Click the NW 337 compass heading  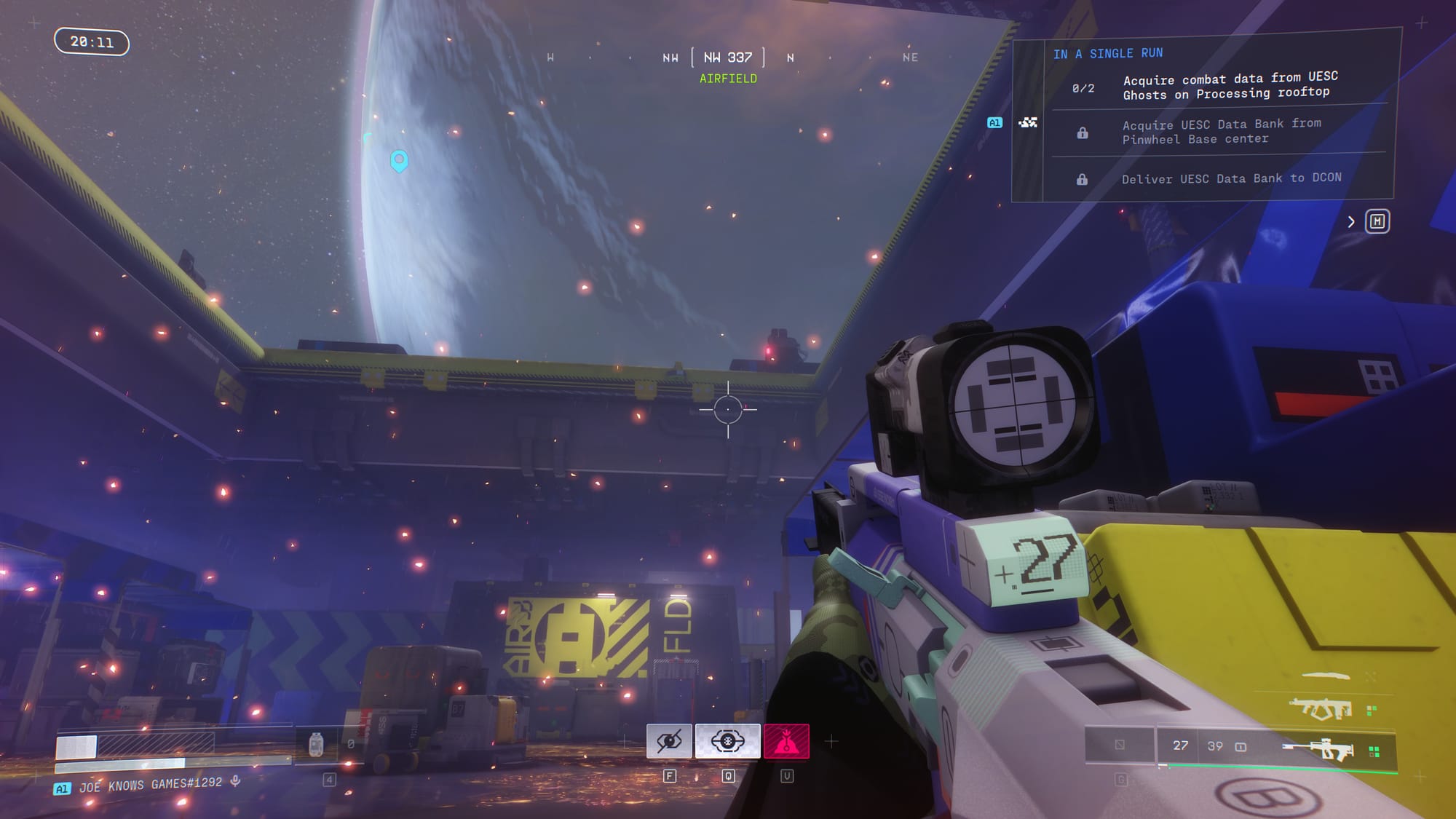pos(727,58)
